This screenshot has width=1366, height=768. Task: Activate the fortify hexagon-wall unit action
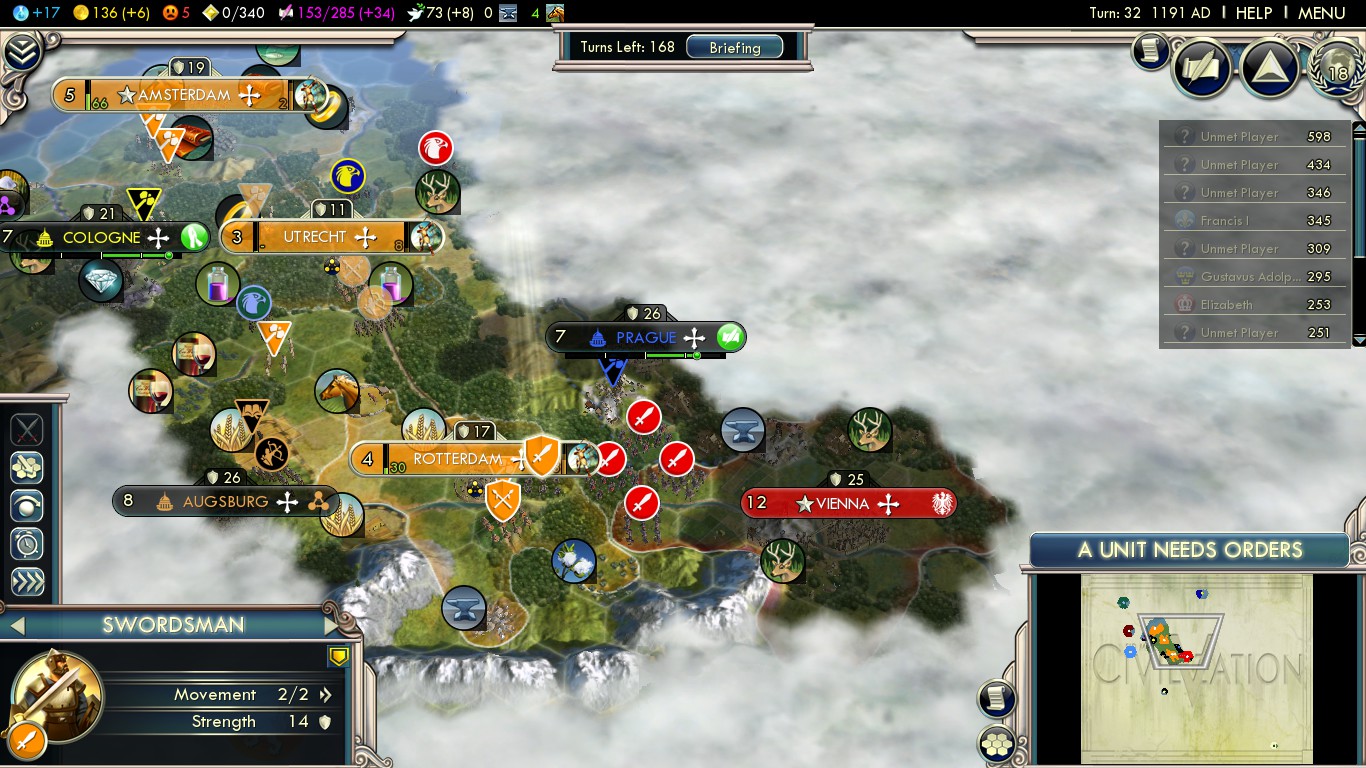[27, 467]
